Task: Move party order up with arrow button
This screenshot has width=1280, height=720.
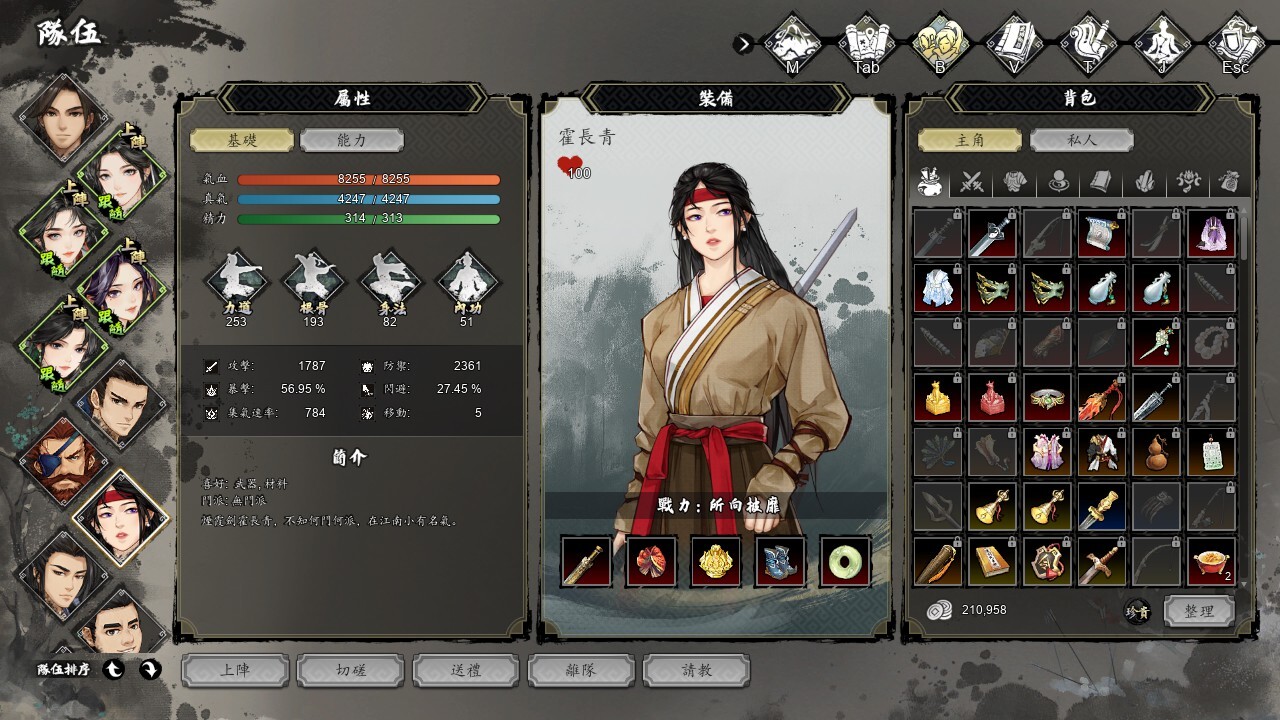Action: (x=114, y=670)
